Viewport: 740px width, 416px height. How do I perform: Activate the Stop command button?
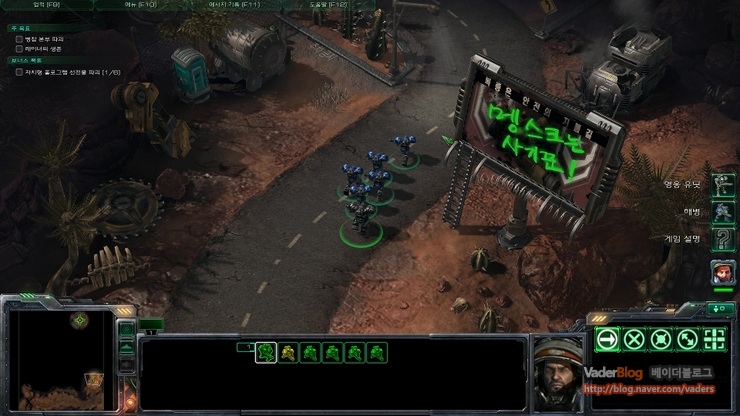click(633, 339)
